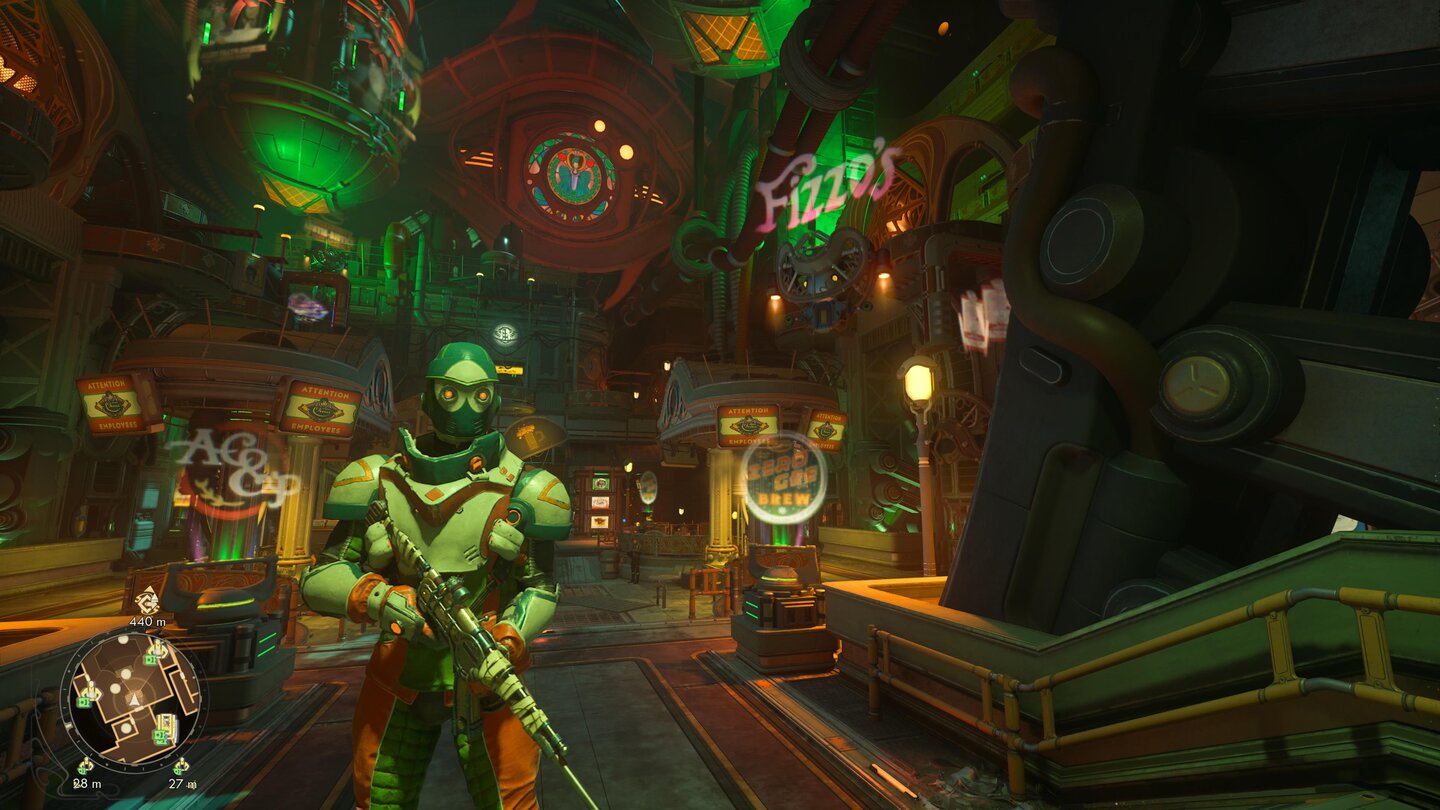Select the player arrow on the minimap
This screenshot has height=810, width=1440.
tap(133, 699)
